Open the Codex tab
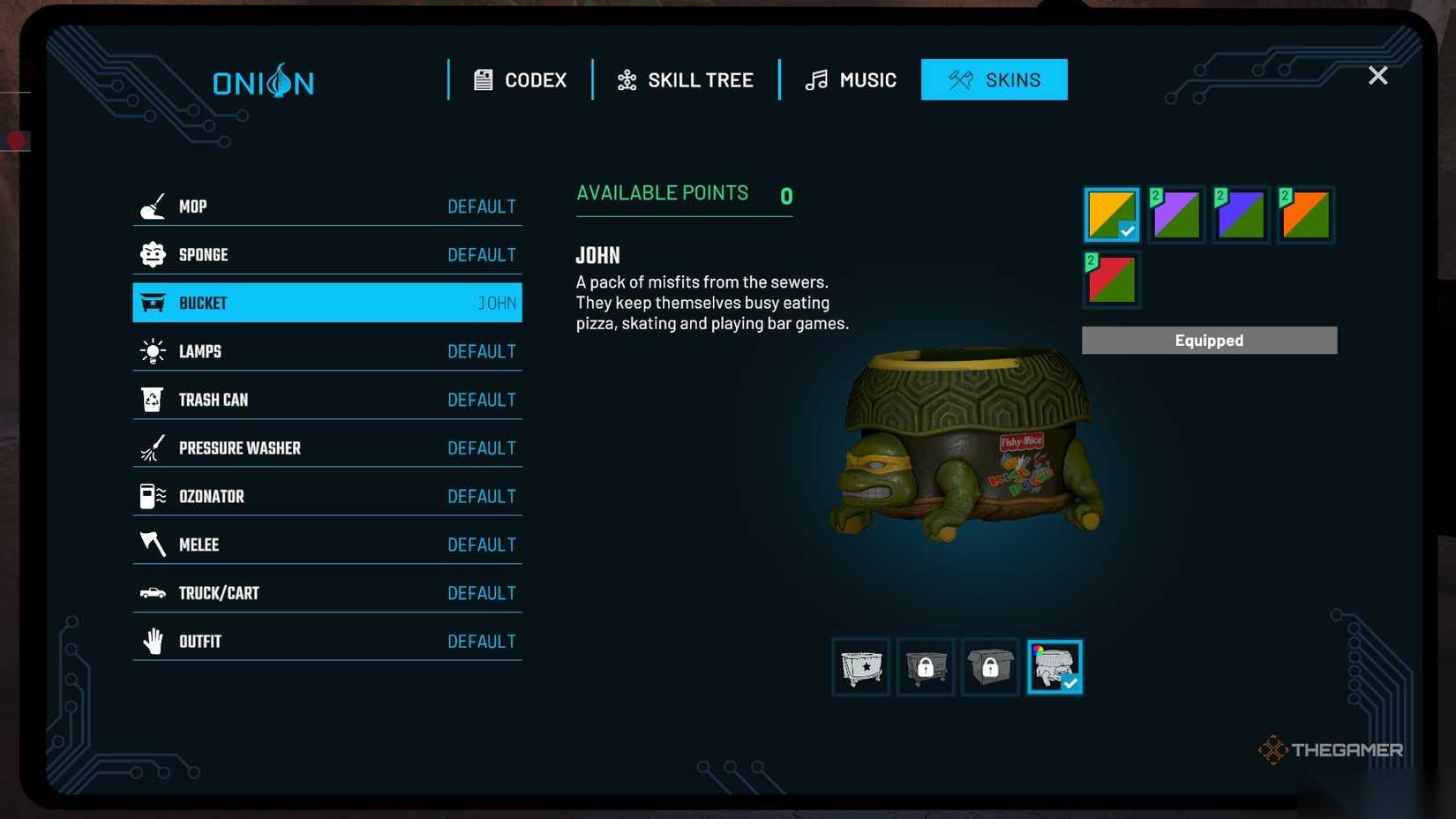 pos(521,80)
